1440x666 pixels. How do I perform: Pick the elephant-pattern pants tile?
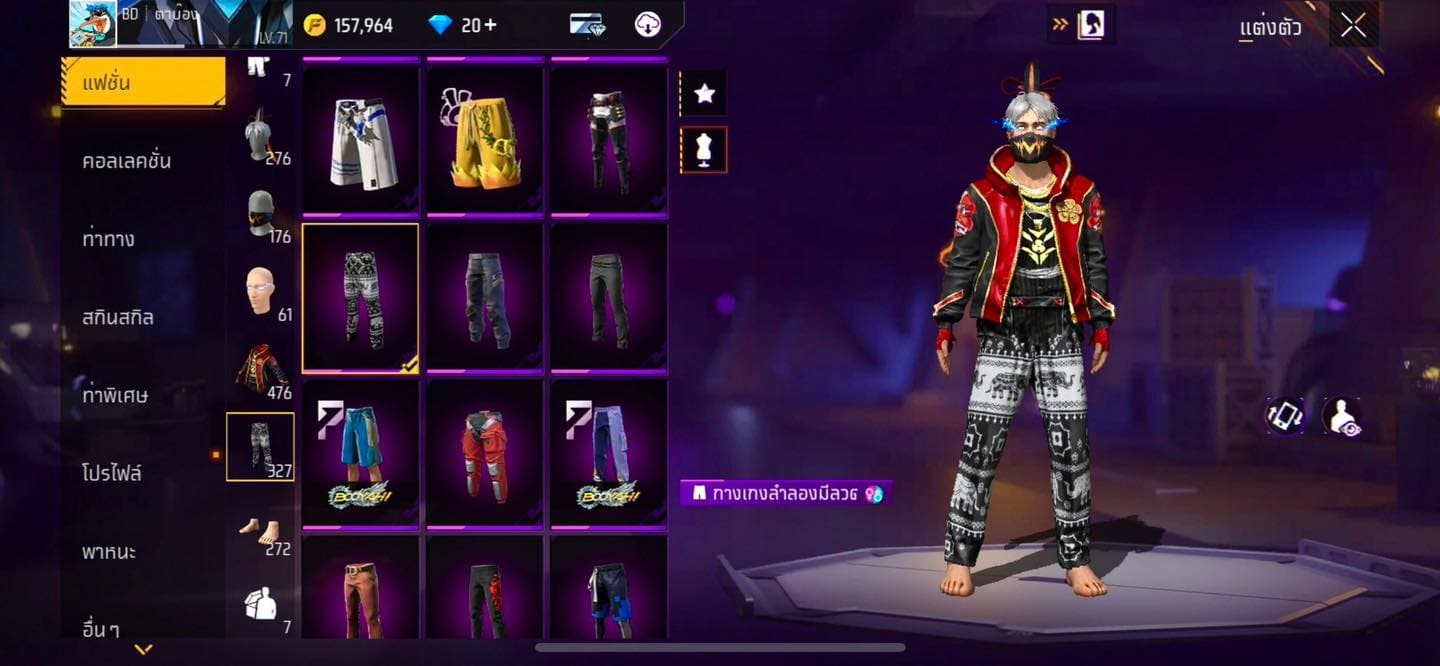click(360, 297)
